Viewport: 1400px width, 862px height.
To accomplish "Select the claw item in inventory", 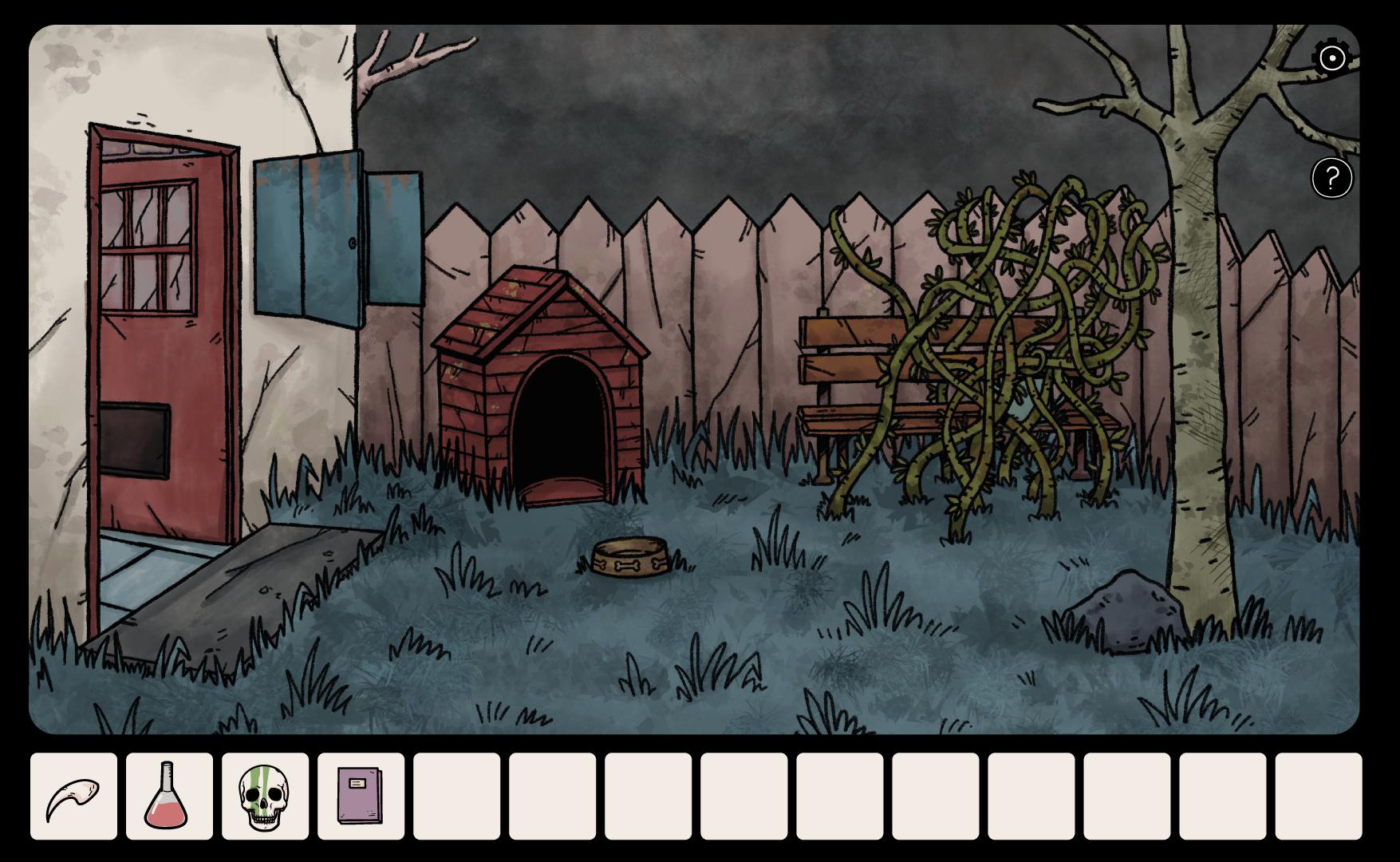I will tap(73, 796).
